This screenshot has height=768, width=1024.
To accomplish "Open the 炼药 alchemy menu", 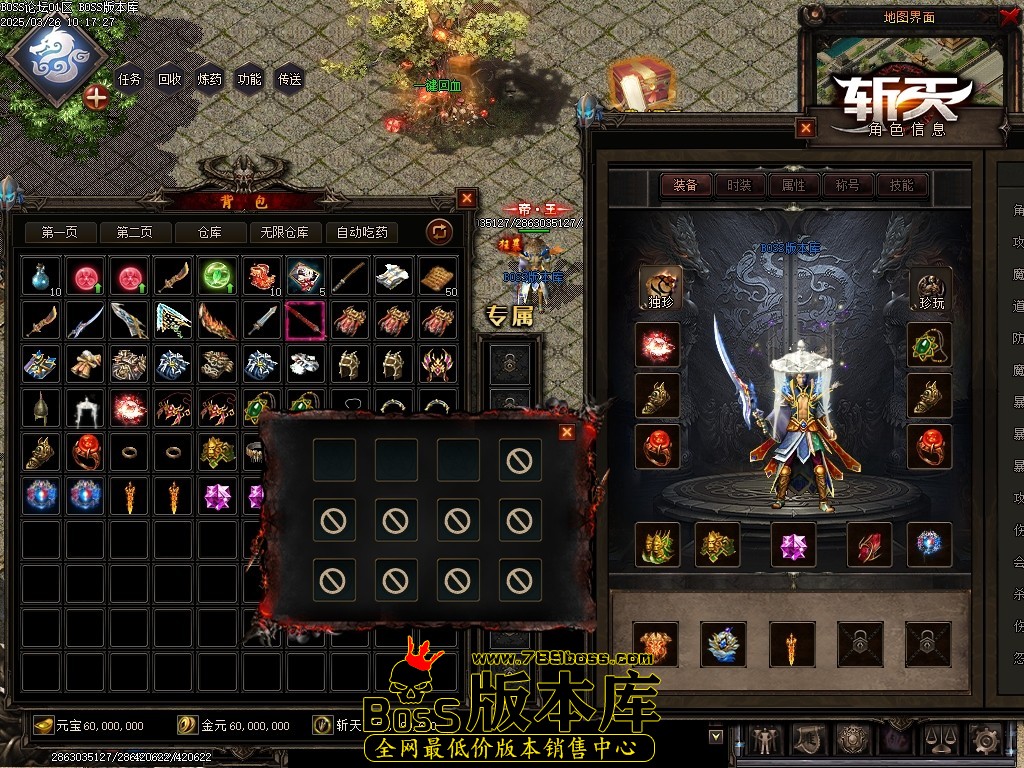I will click(x=209, y=79).
